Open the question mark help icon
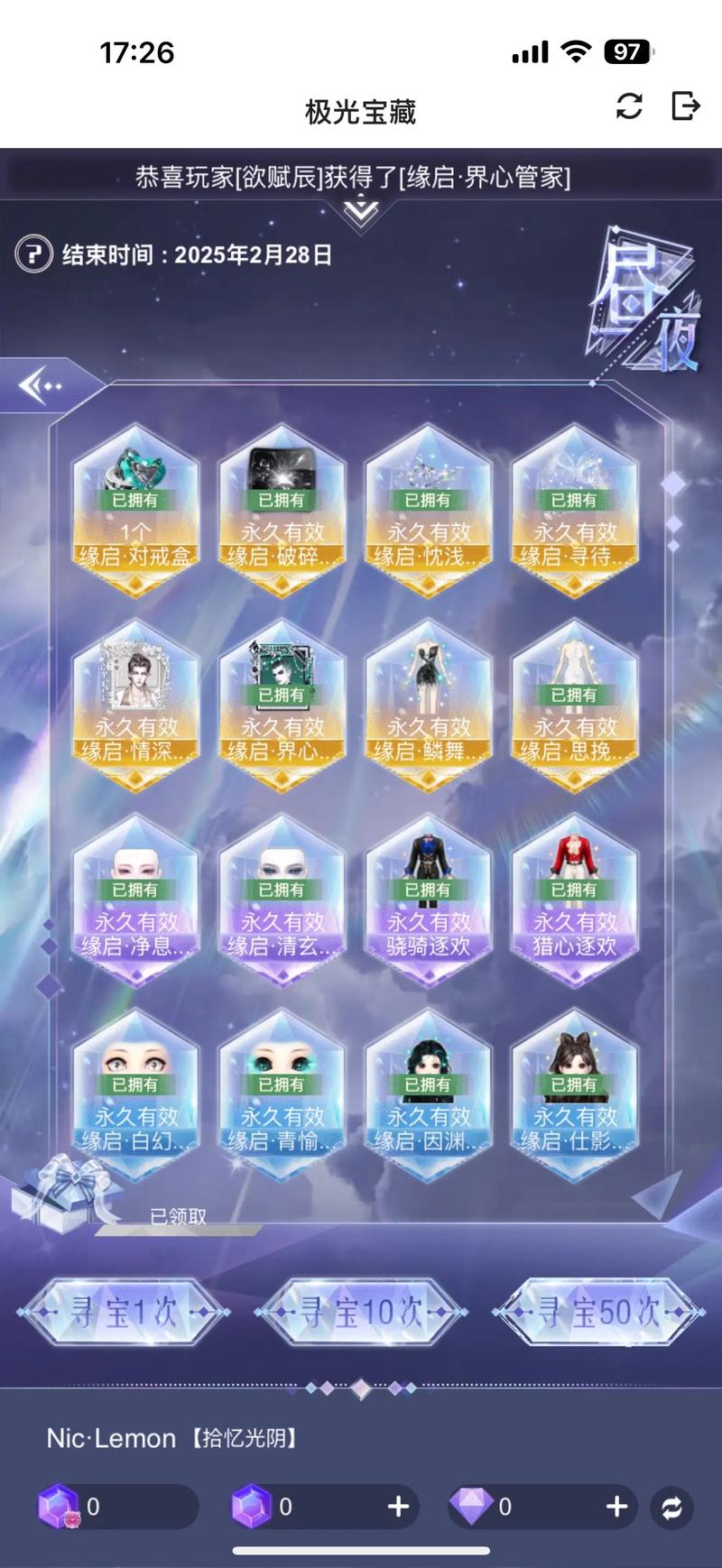The image size is (722, 1568). click(x=33, y=254)
